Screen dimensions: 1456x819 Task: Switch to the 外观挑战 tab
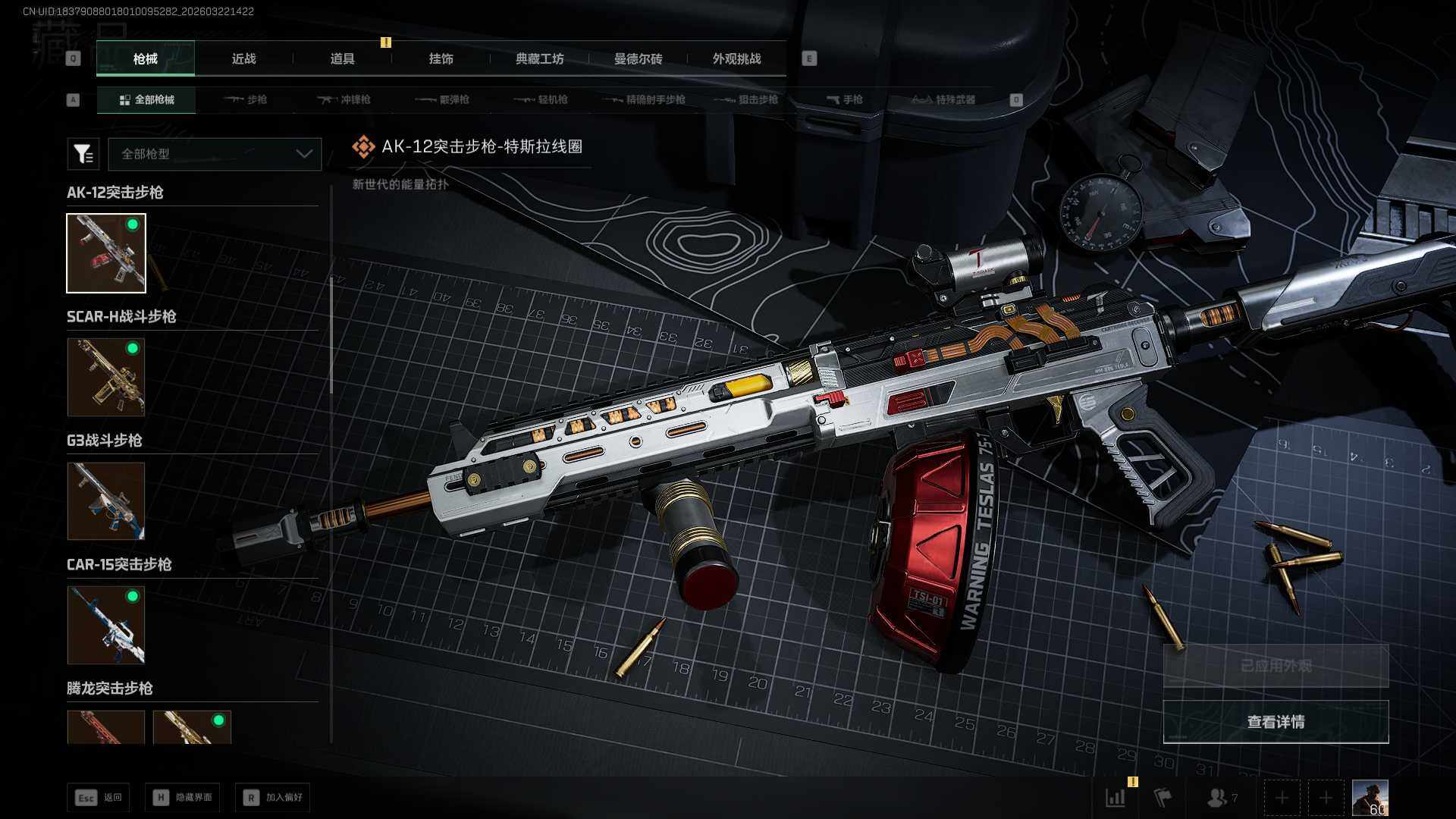point(736,59)
